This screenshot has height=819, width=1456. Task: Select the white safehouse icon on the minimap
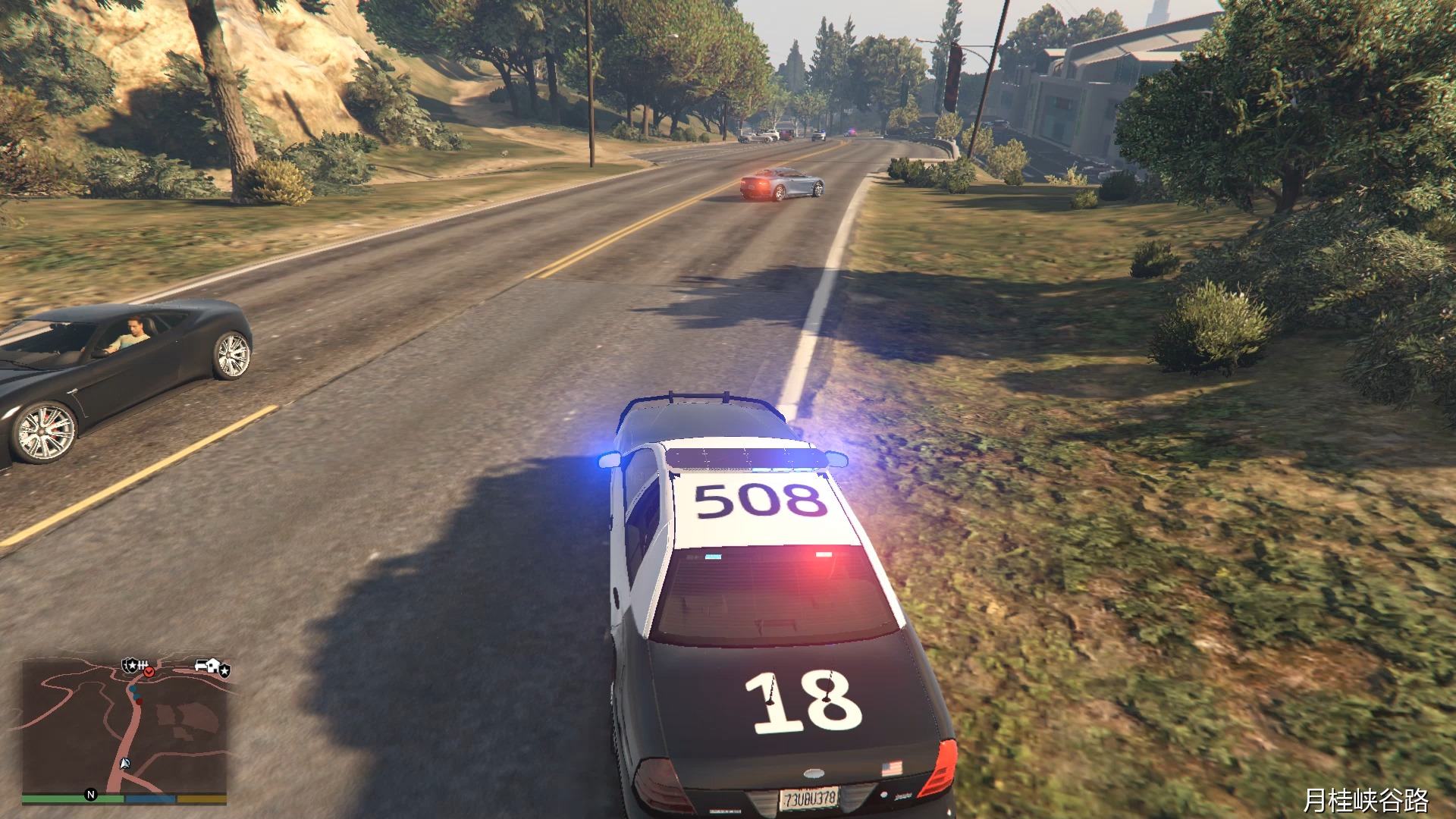pos(212,665)
